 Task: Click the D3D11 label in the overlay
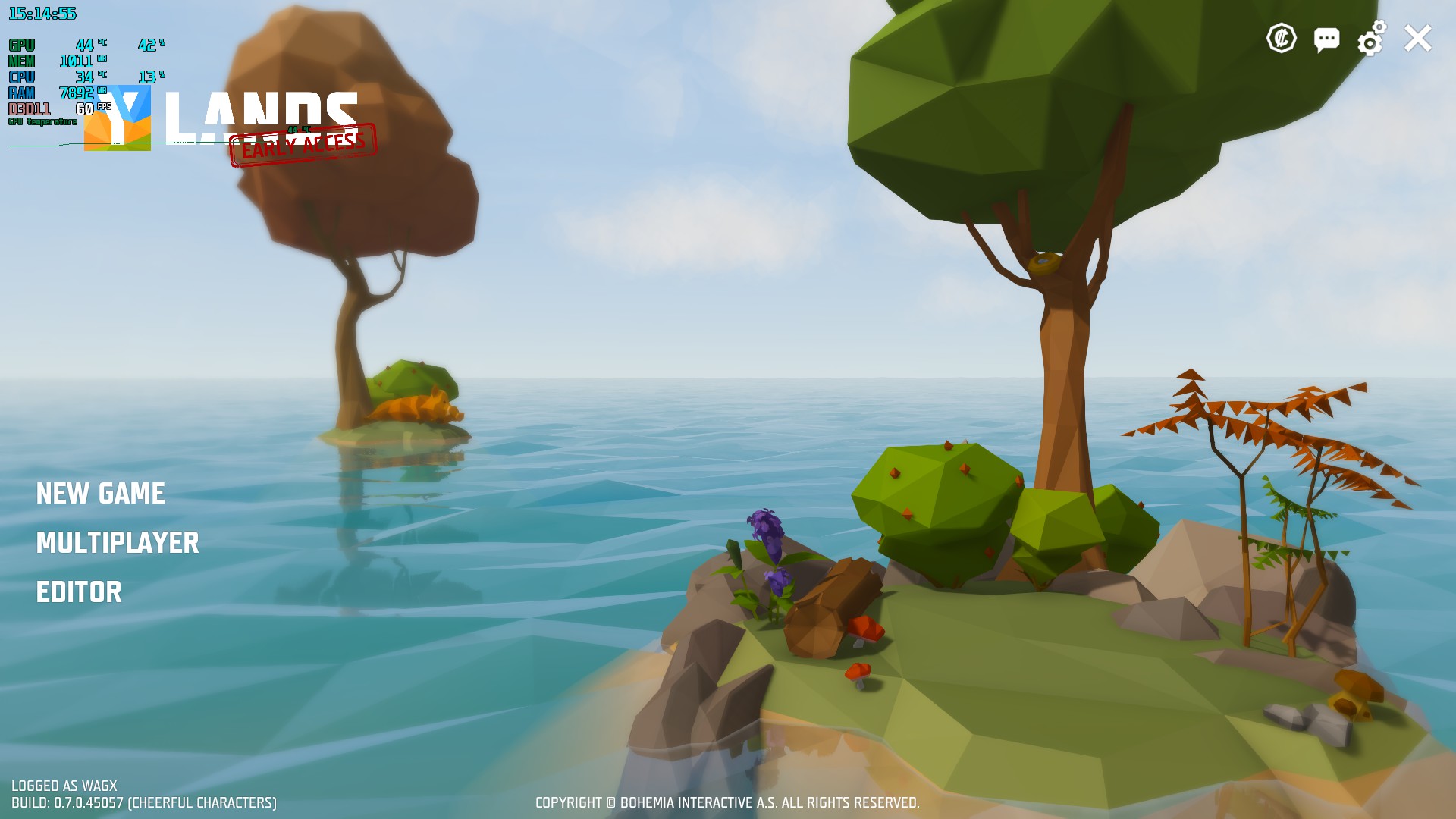[x=28, y=108]
